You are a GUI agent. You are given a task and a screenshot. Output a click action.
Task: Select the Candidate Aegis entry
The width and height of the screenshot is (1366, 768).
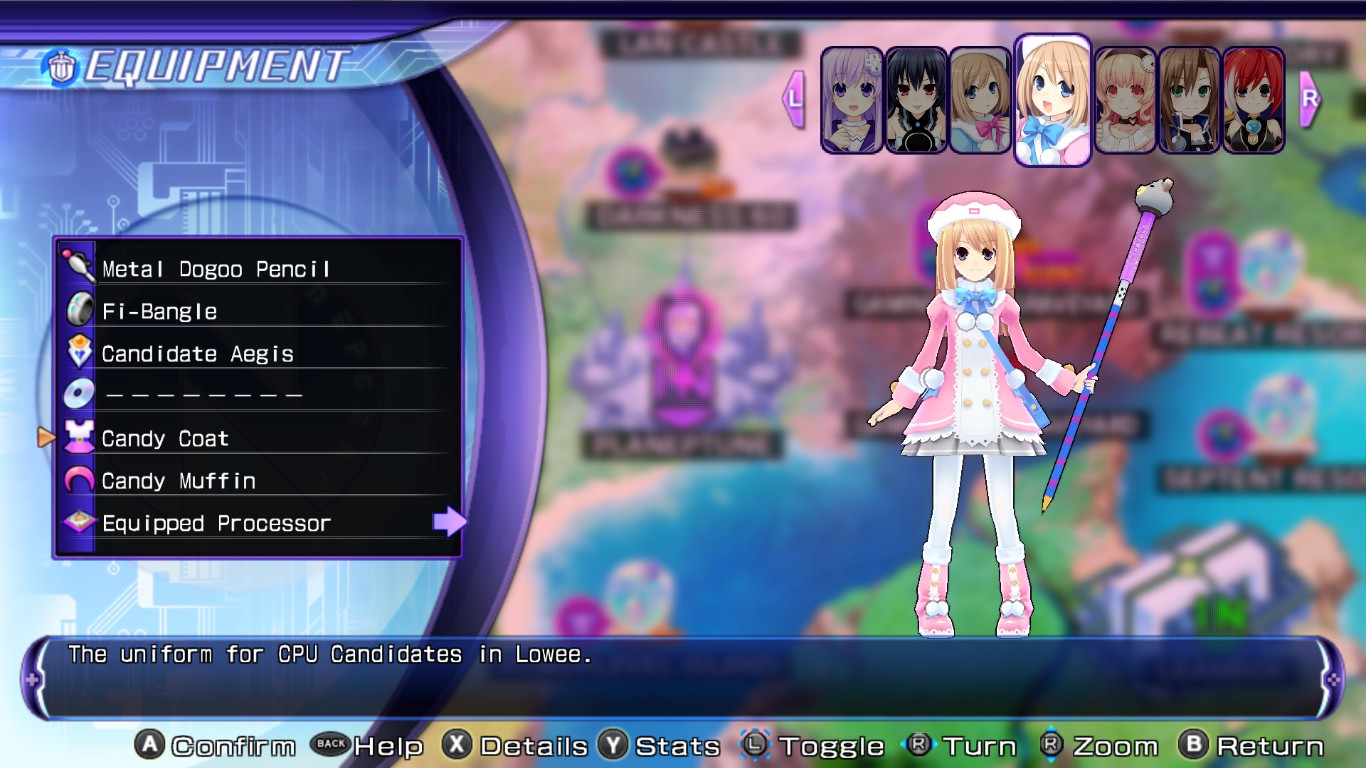198,354
